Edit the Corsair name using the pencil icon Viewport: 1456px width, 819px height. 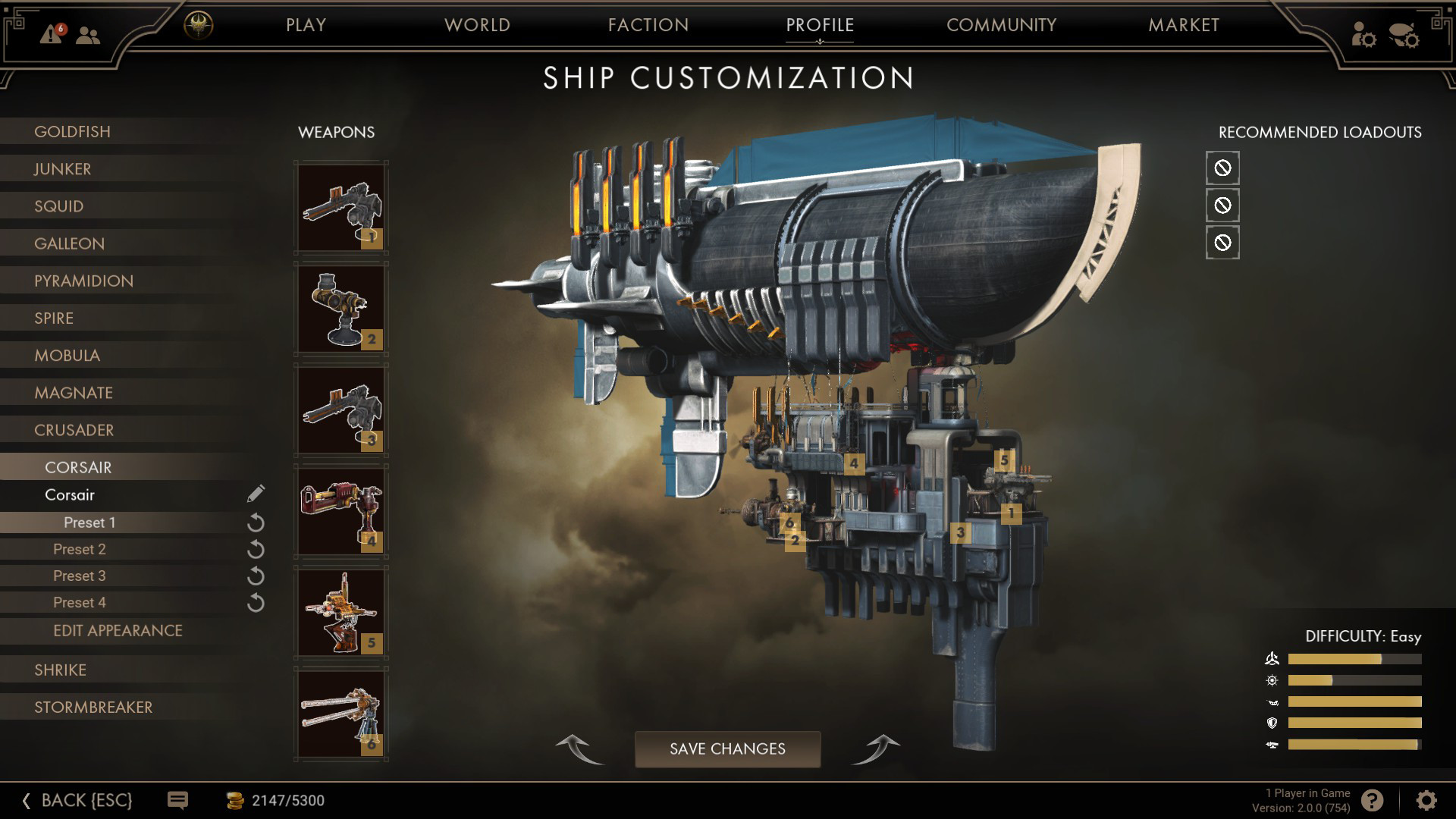tap(254, 494)
